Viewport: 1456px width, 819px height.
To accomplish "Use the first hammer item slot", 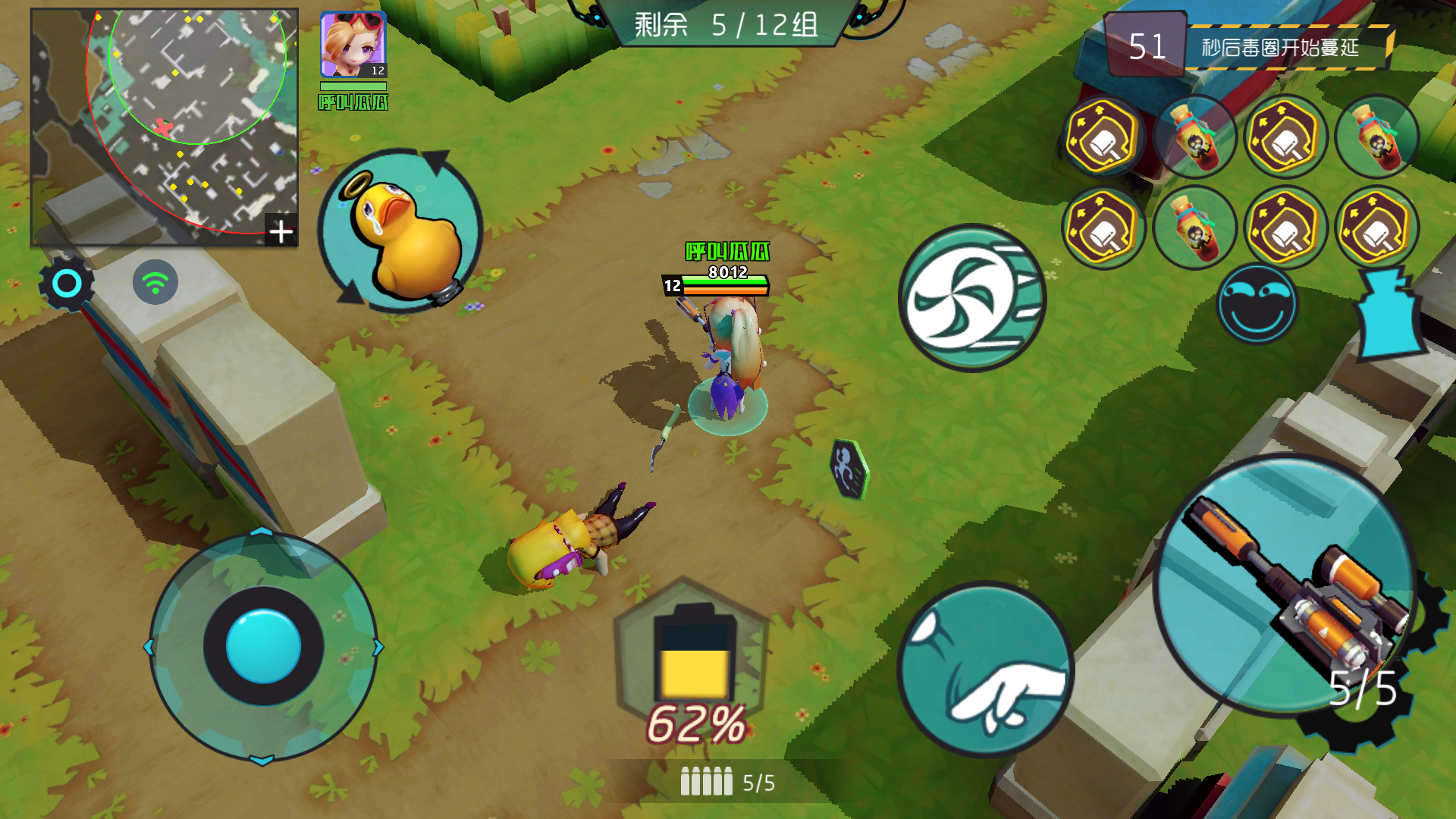I will (1103, 138).
